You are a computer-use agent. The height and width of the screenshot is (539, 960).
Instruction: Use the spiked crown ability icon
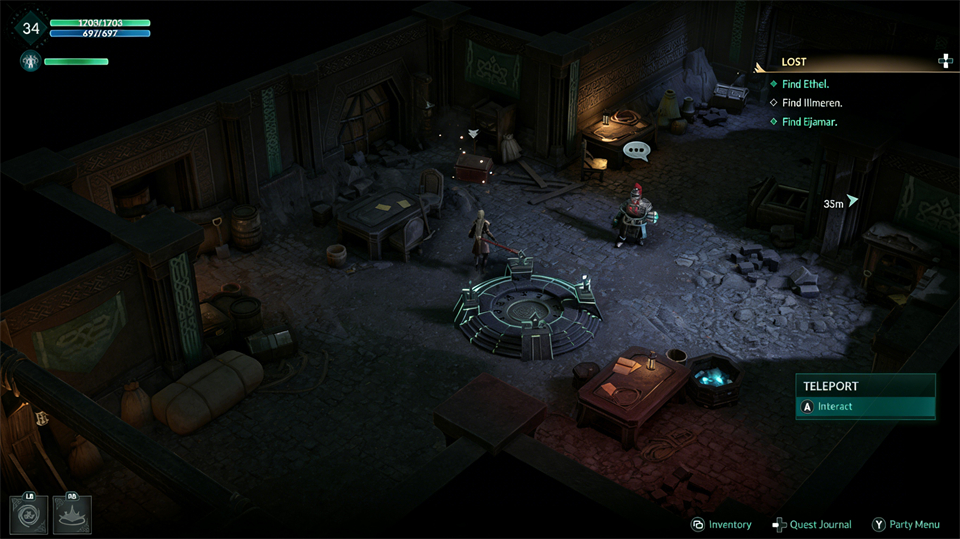(72, 514)
